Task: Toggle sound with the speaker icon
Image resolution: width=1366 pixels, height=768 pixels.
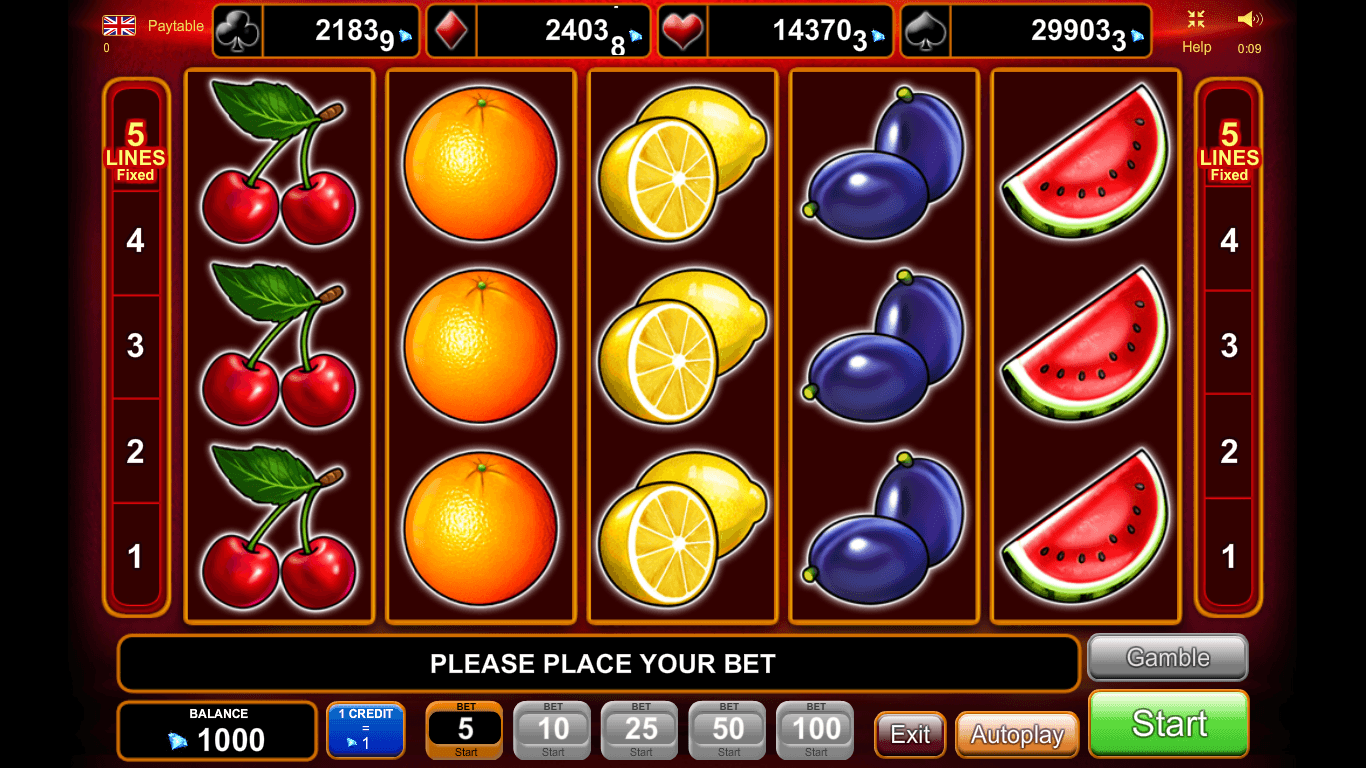Action: pos(1249,19)
